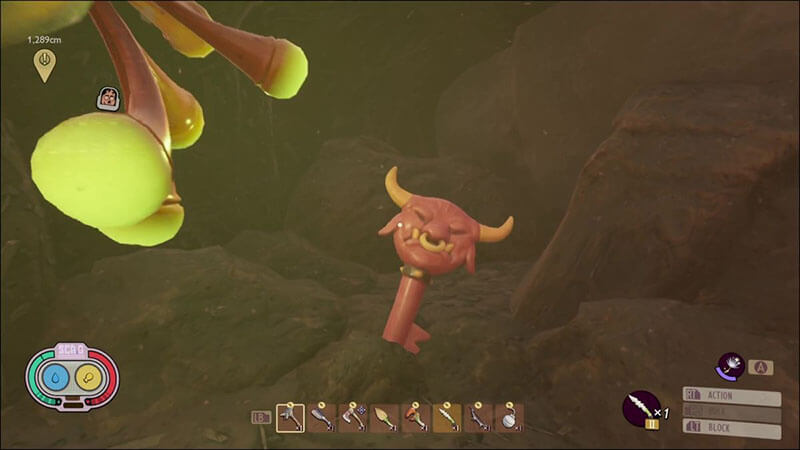
Task: Select the axe slot marked with a diamond badge
Action: pyautogui.click(x=352, y=417)
